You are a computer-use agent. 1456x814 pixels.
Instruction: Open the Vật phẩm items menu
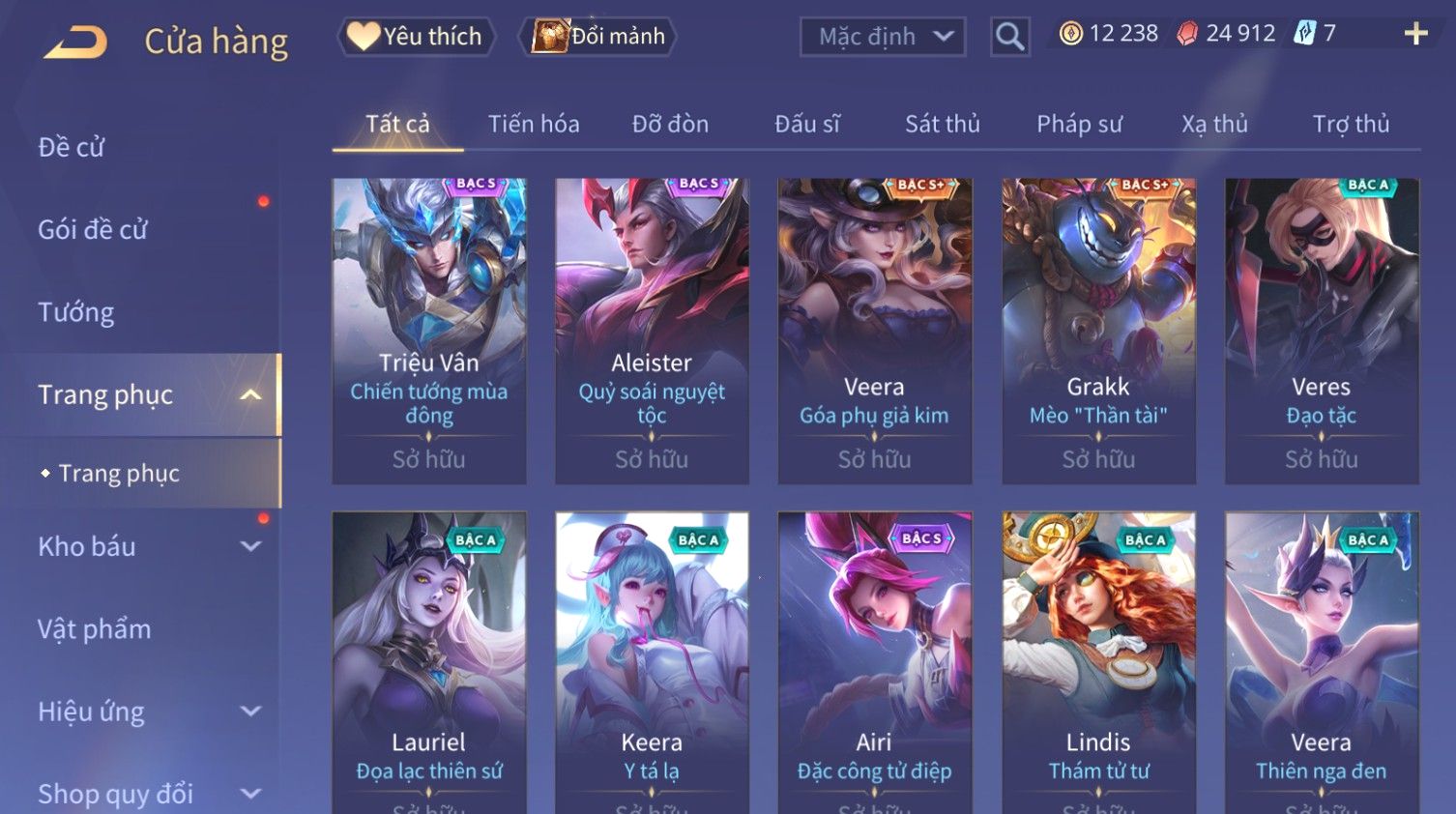pos(95,629)
